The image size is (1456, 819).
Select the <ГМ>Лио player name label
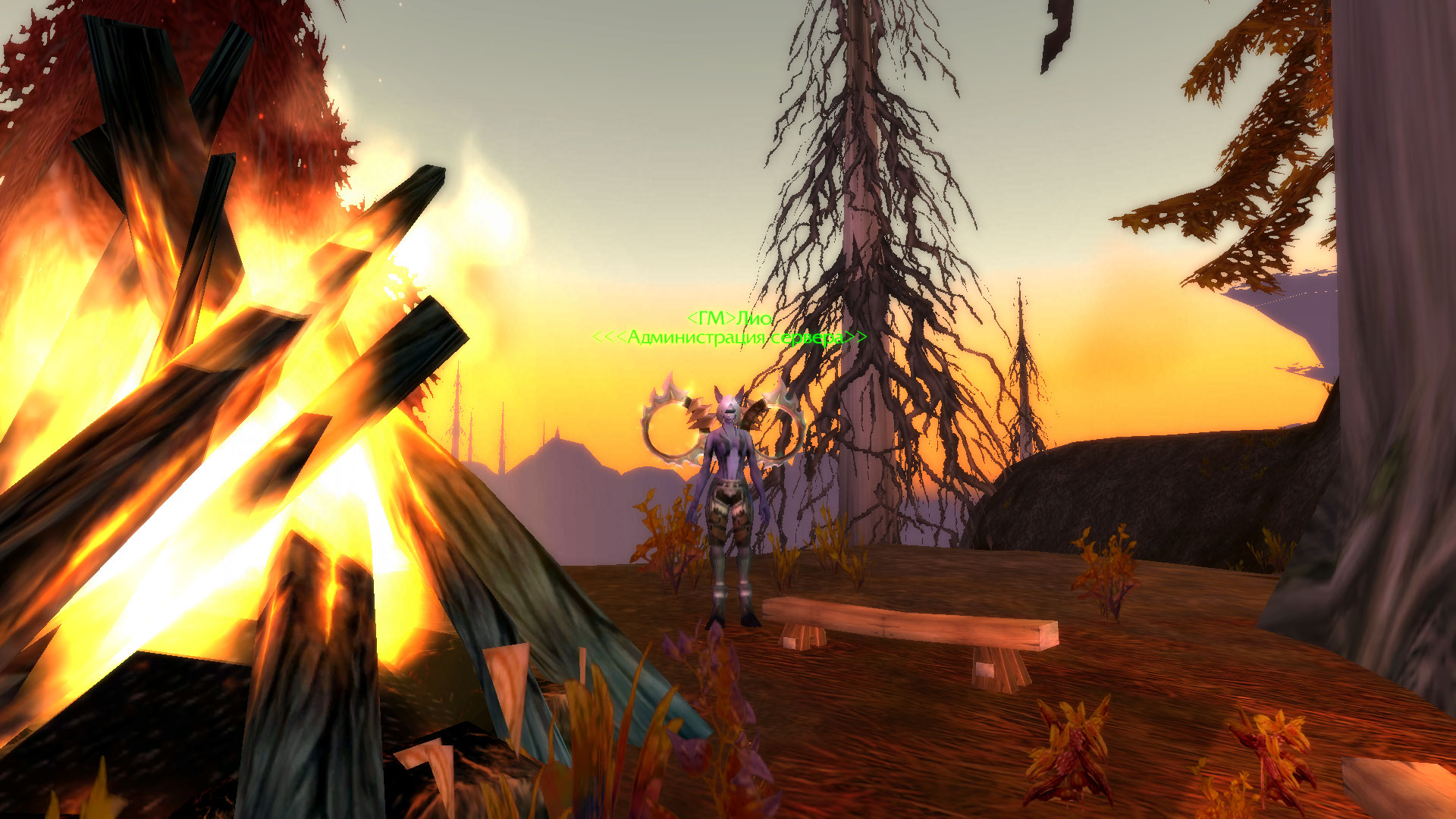(x=729, y=318)
